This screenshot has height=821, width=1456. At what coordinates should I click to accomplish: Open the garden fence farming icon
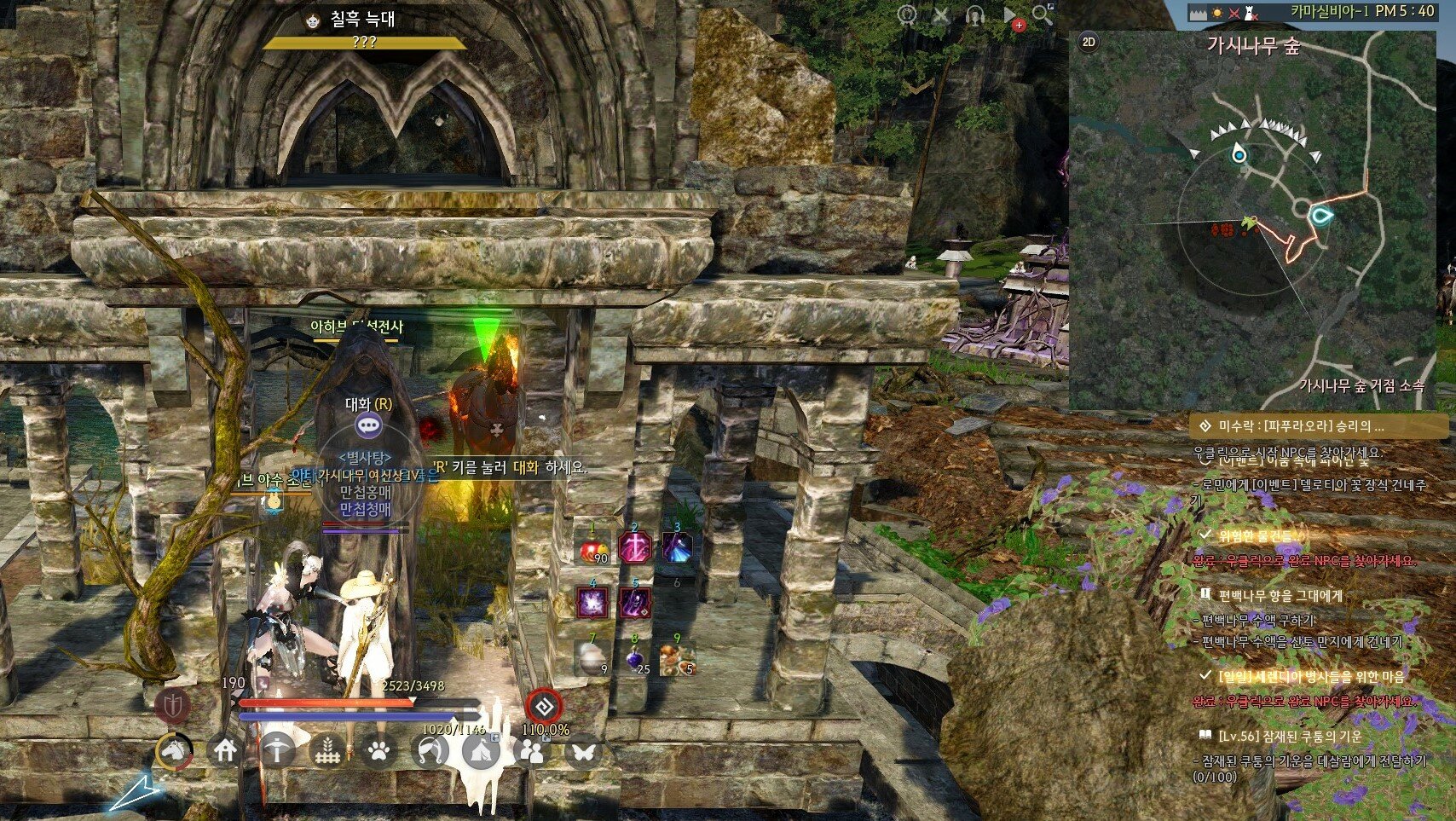click(328, 751)
